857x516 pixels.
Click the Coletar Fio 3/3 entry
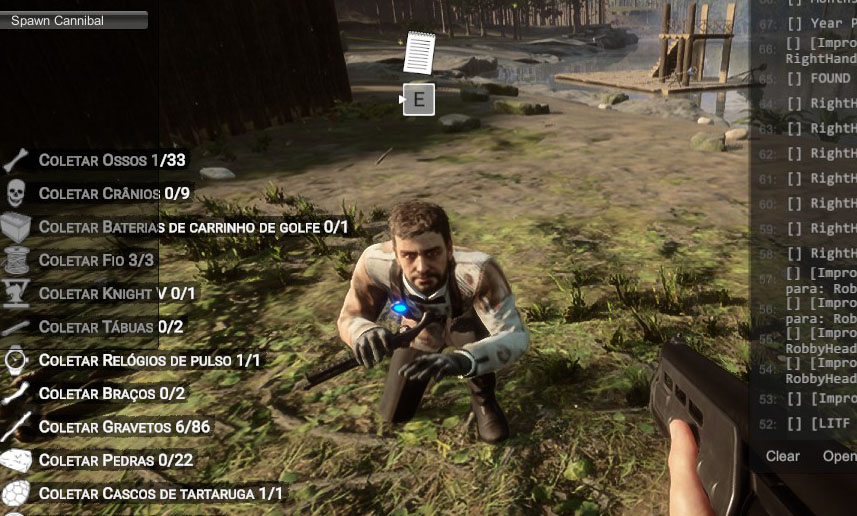click(x=96, y=260)
